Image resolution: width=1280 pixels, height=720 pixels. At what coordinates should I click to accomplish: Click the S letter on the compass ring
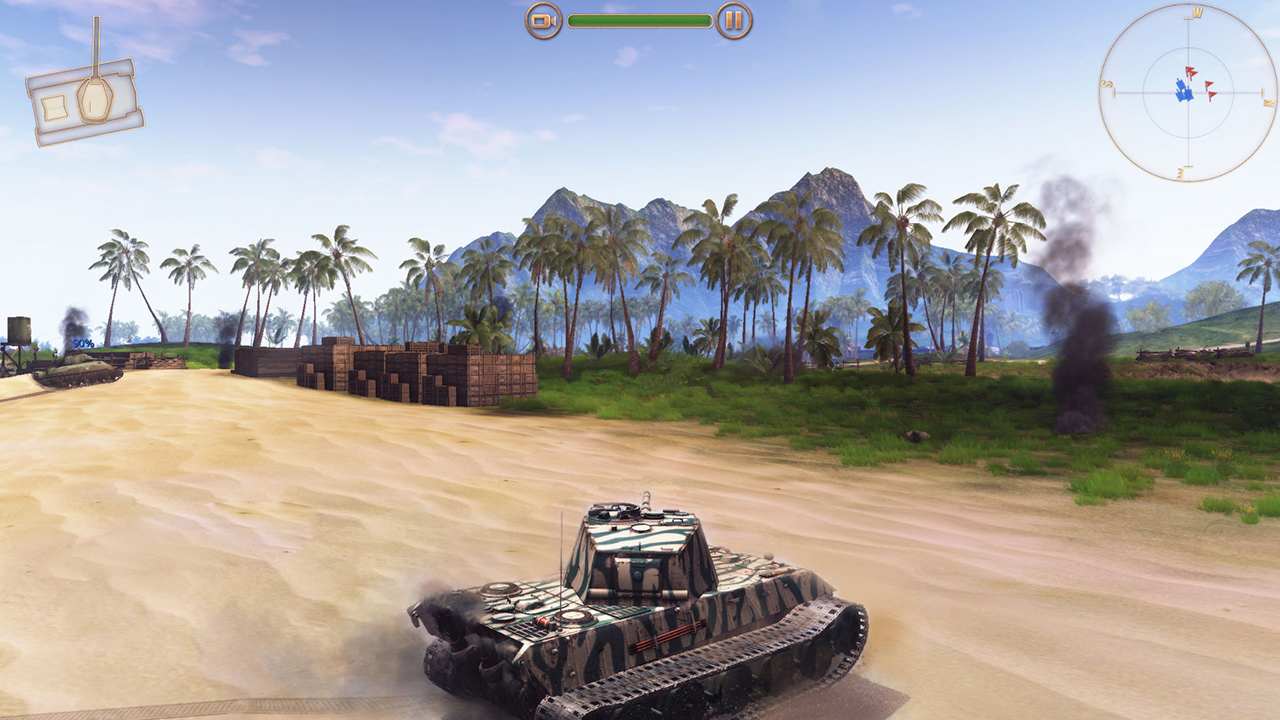(x=1107, y=84)
